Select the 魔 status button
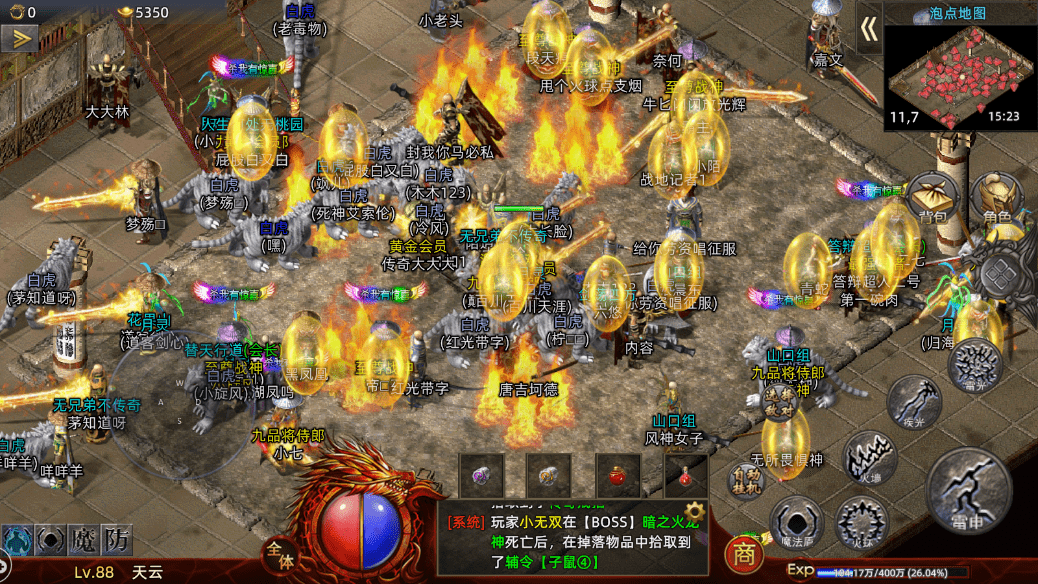 [83, 540]
